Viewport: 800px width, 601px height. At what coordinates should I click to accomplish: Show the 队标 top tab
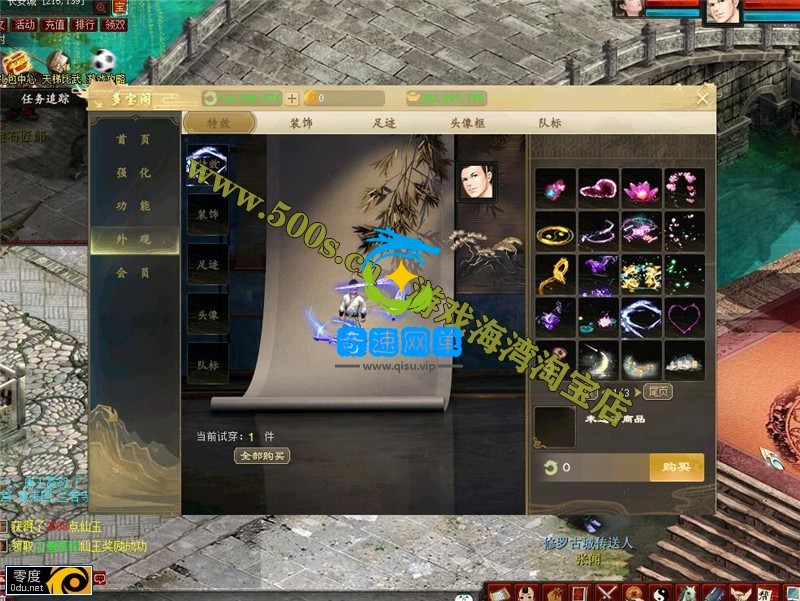[549, 123]
